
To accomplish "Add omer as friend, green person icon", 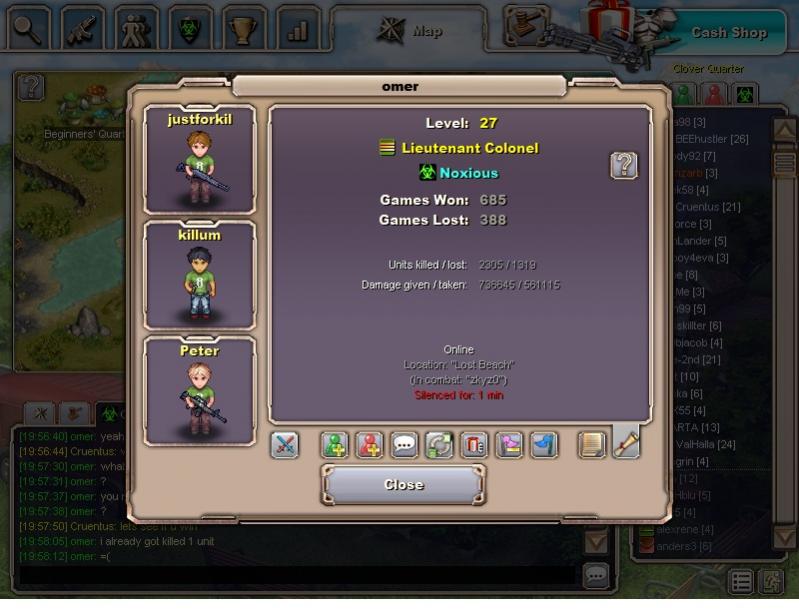I will click(x=336, y=445).
